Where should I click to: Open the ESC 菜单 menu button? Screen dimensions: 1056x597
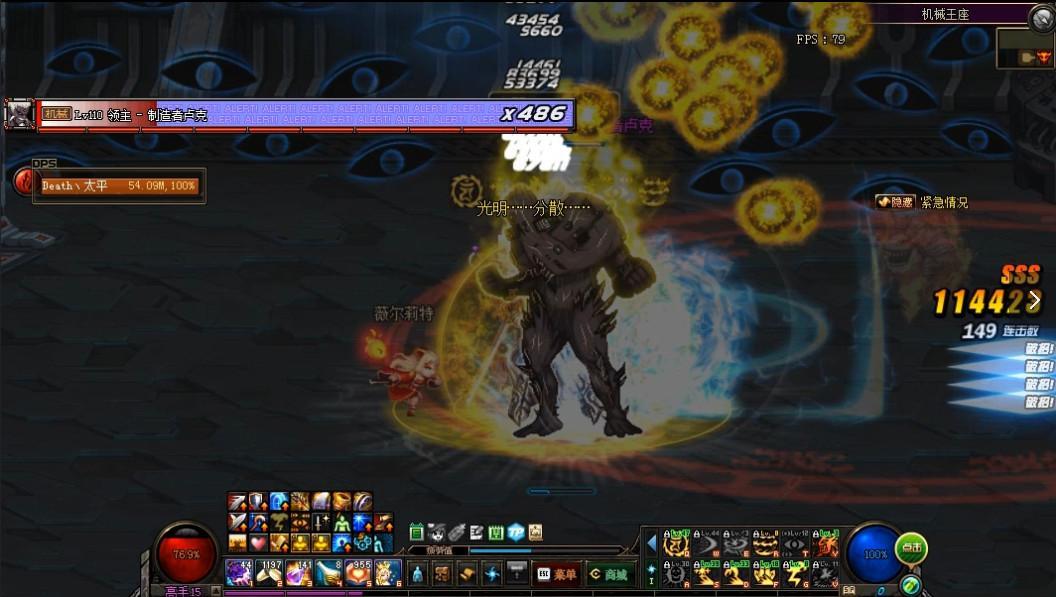(x=556, y=574)
